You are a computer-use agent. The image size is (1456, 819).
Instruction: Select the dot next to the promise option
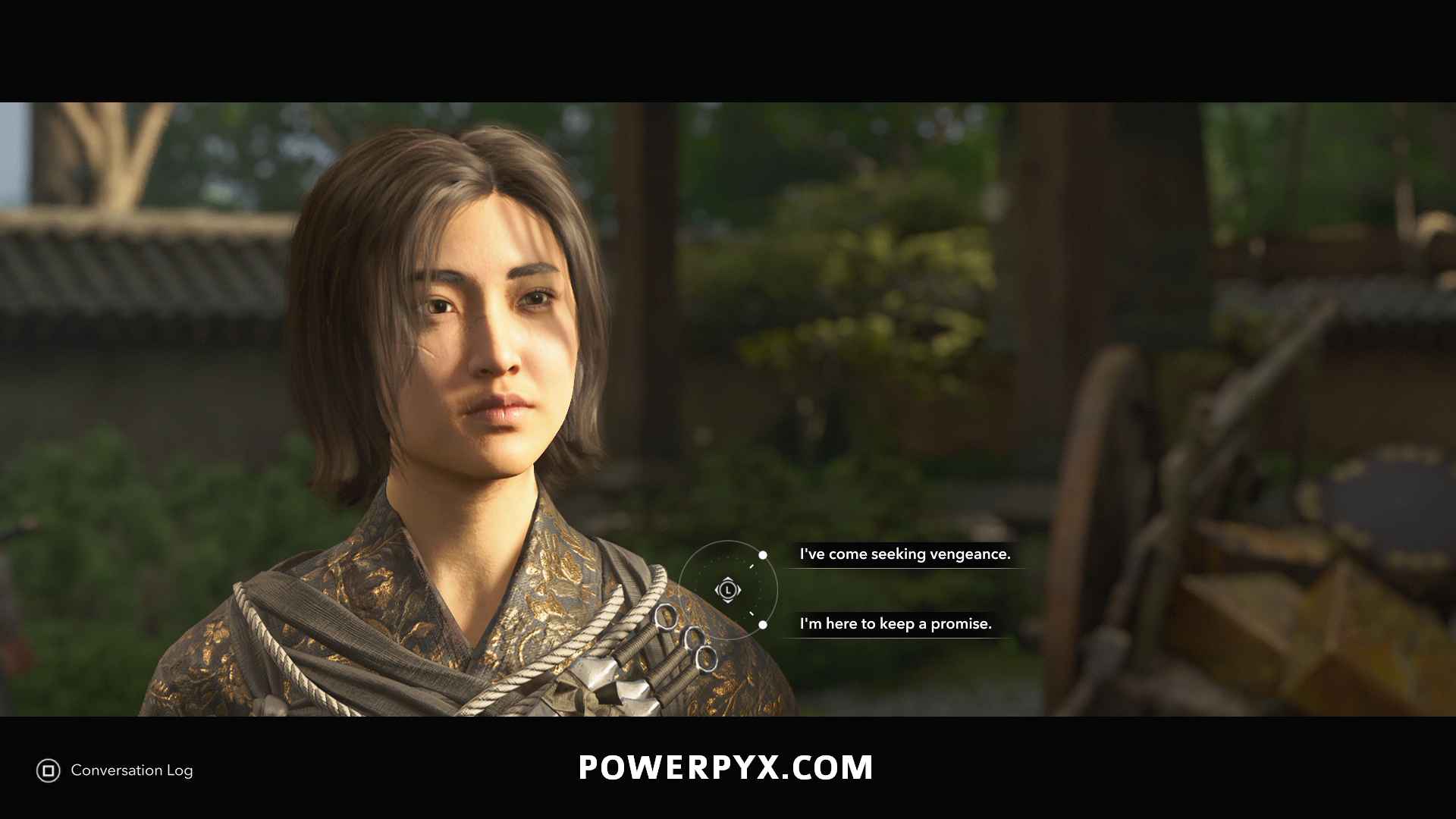(x=763, y=625)
